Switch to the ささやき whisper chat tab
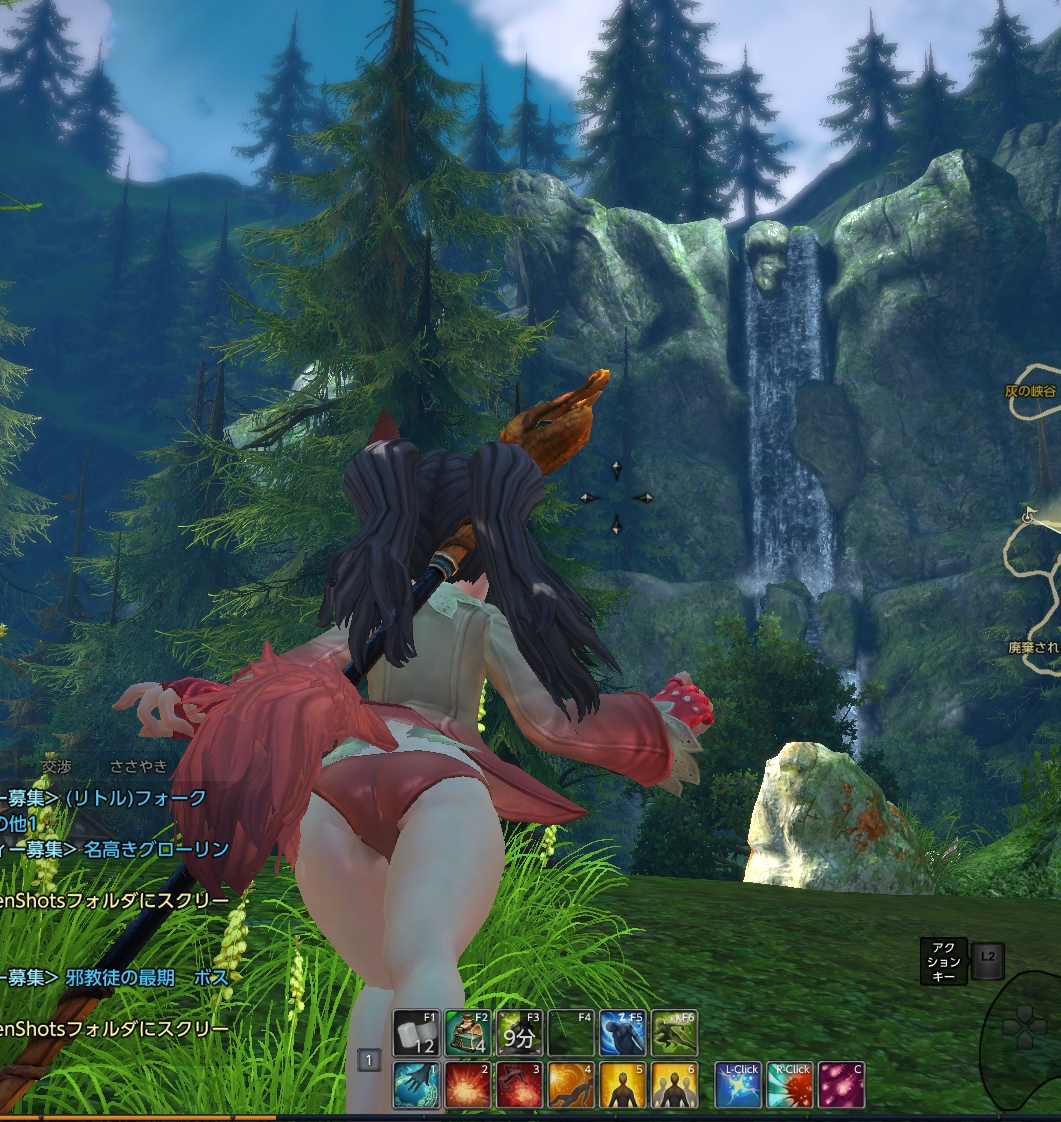The image size is (1061, 1122). [139, 766]
